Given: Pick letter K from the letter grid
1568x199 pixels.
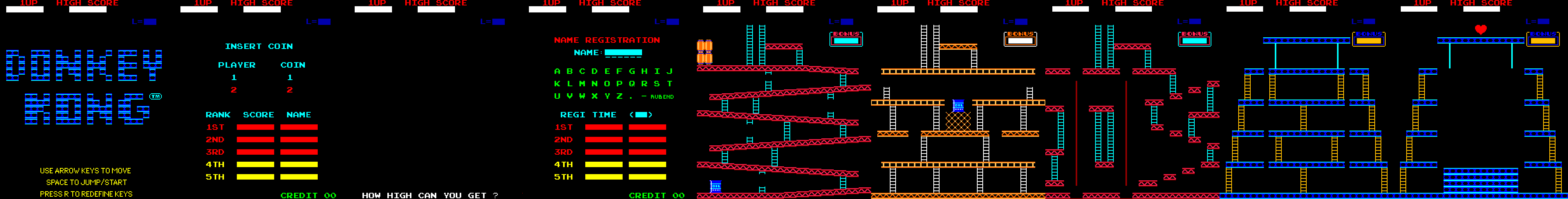Looking at the screenshot, I should 557,84.
